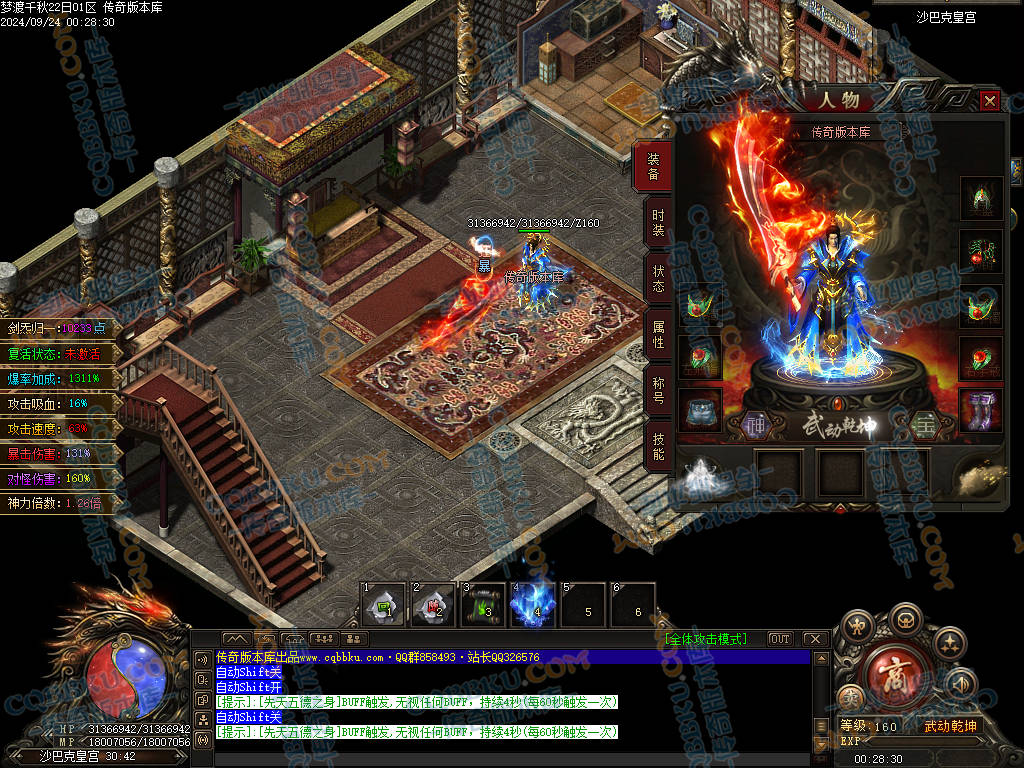
Task: Show the 状态 status tab
Action: click(x=657, y=279)
